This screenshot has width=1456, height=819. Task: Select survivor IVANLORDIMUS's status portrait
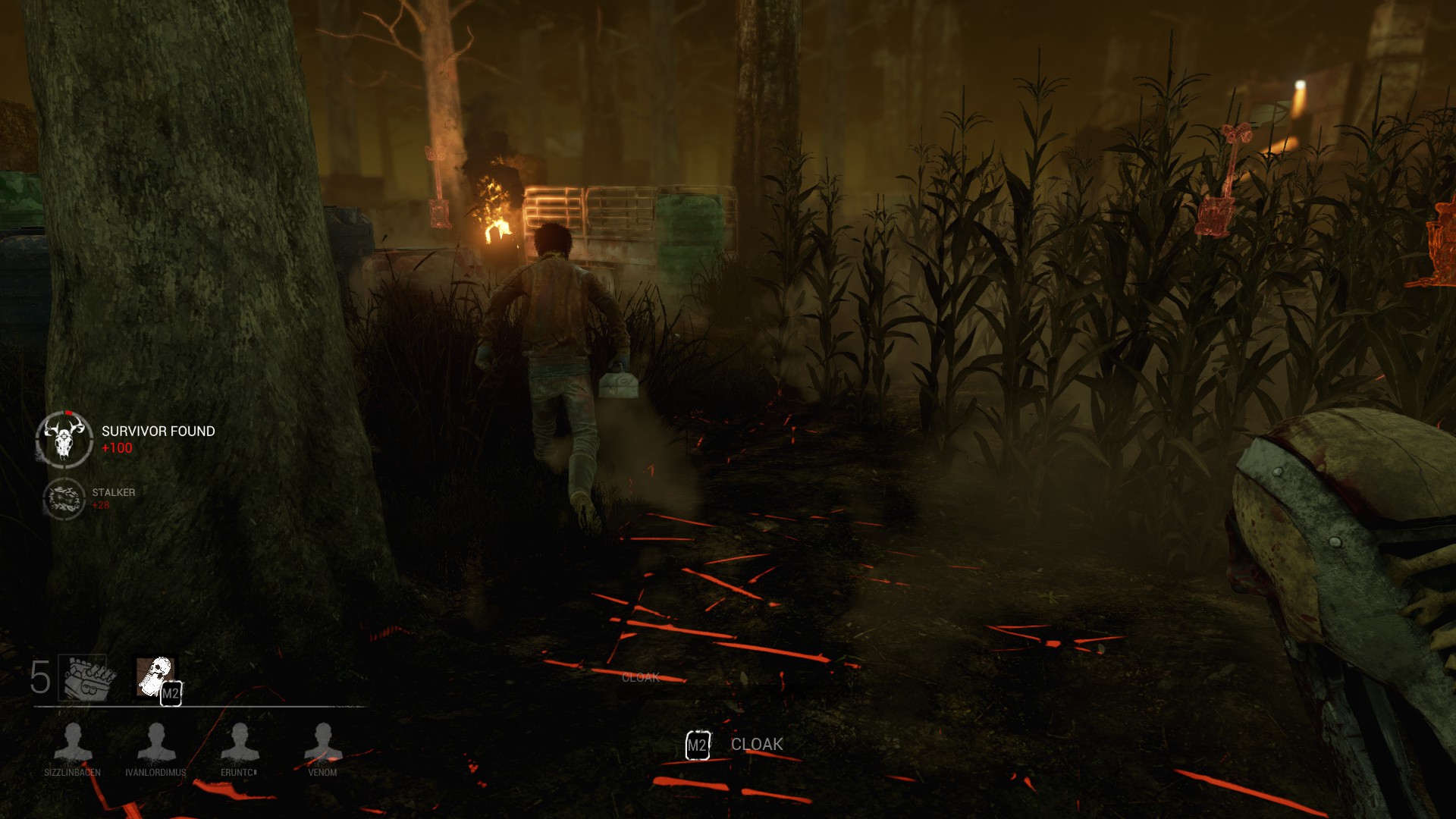[156, 741]
